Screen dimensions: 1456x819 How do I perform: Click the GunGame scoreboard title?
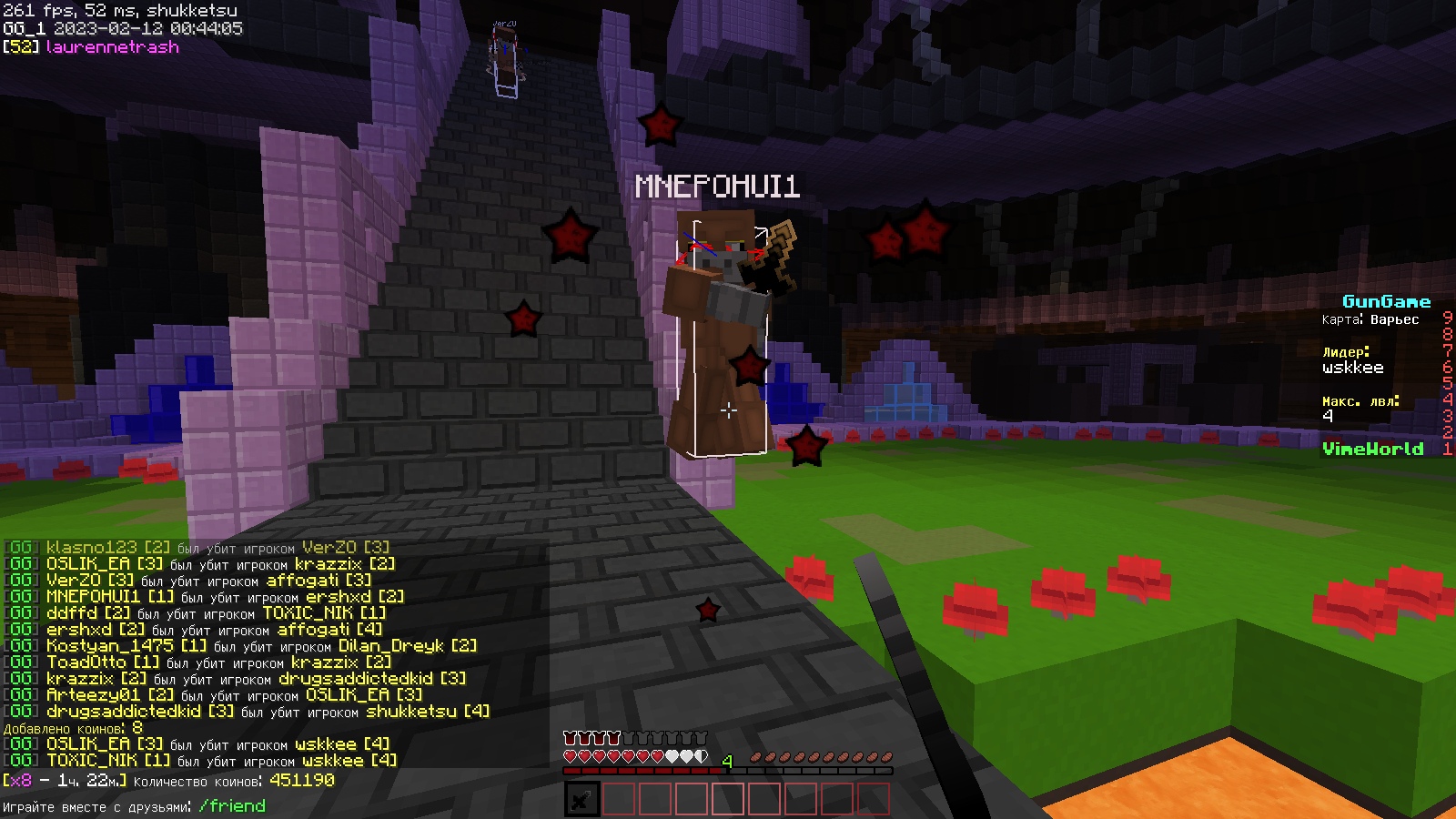click(1387, 300)
